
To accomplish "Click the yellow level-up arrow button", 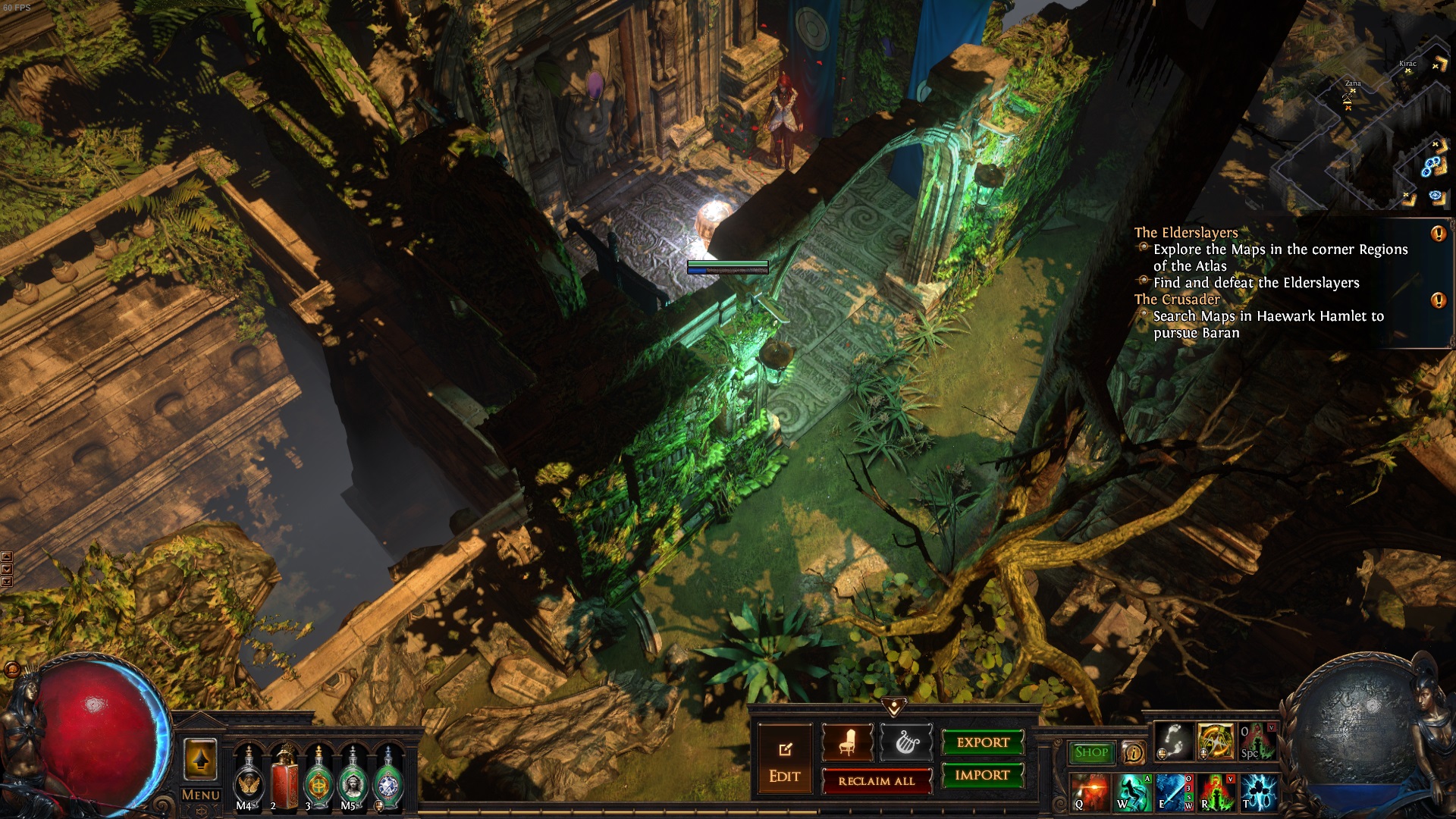I will point(200,758).
